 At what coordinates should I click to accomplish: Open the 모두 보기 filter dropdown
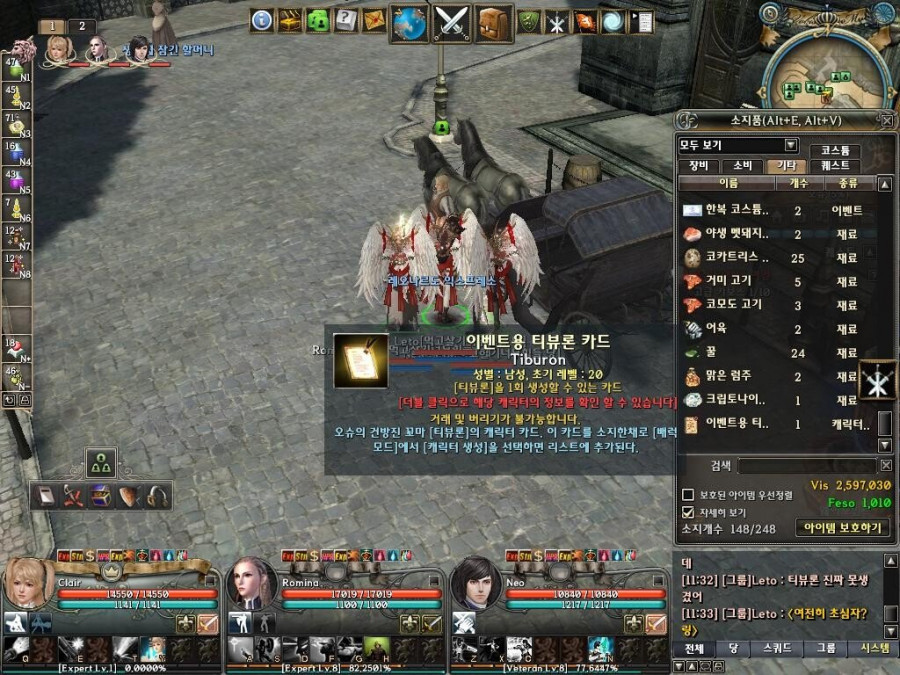pos(791,145)
